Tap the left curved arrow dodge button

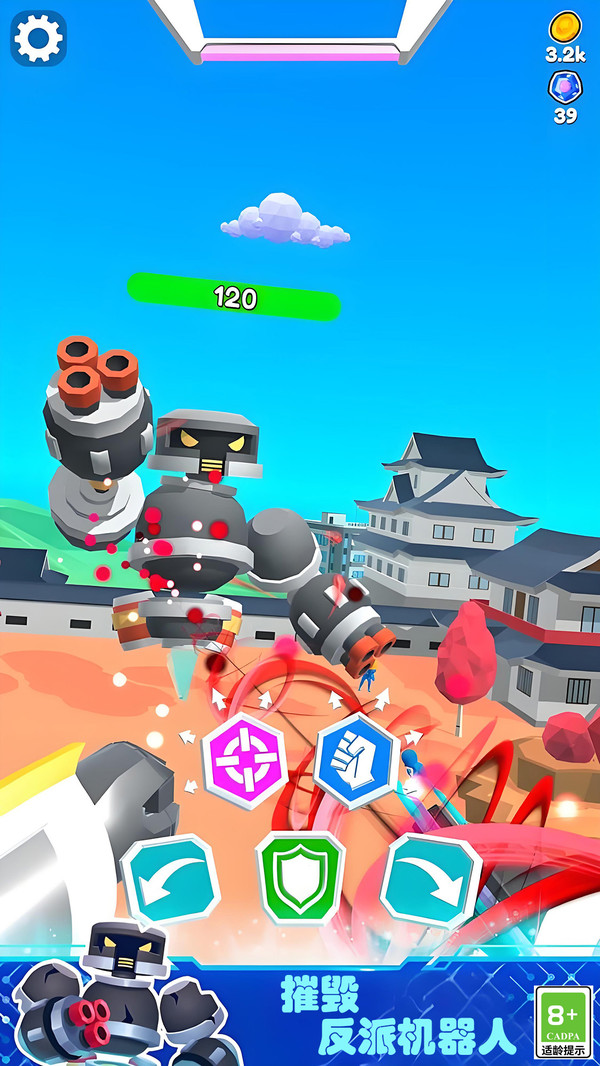coord(170,880)
